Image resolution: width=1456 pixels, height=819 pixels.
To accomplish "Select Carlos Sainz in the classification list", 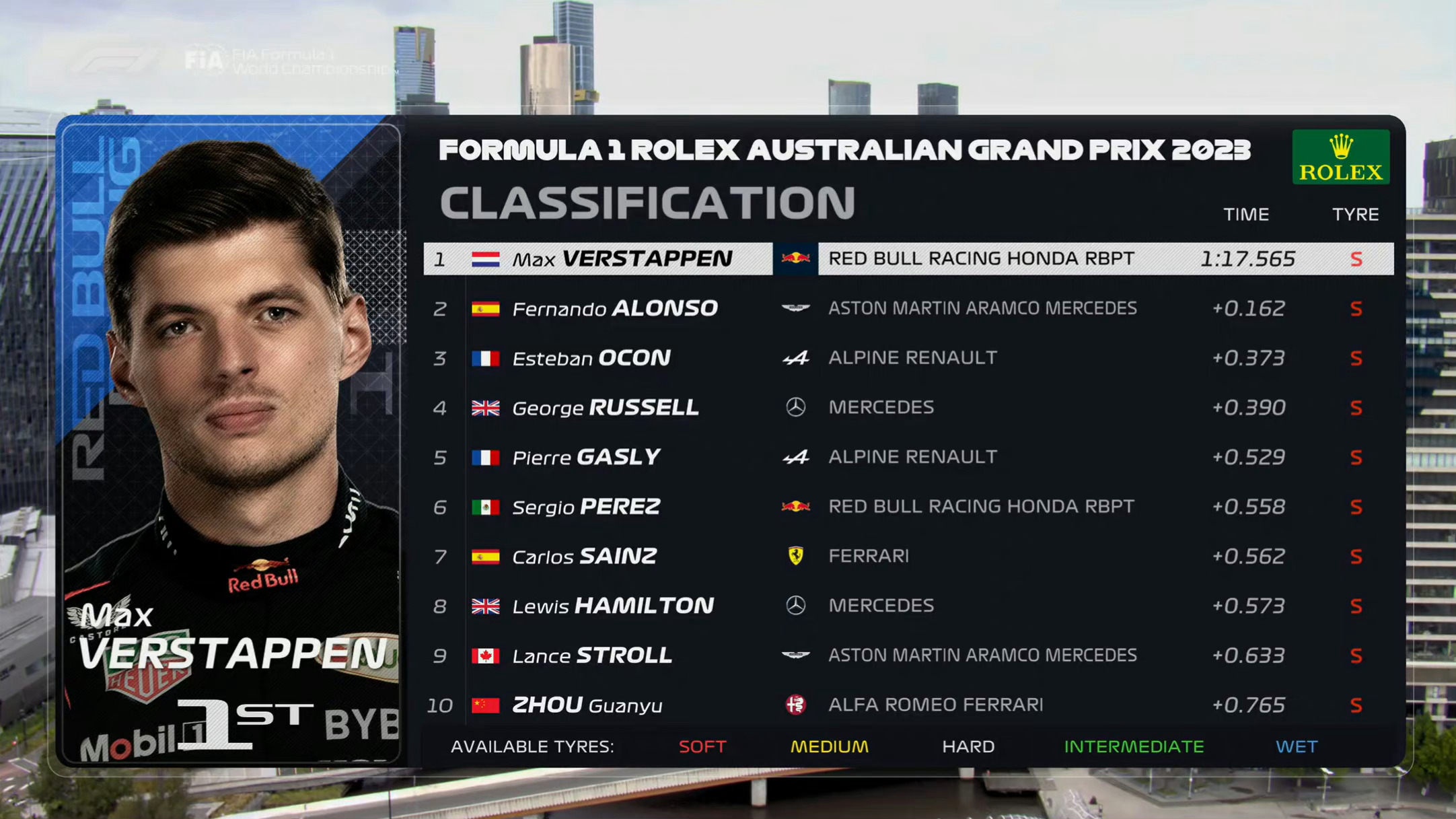I will pos(908,556).
